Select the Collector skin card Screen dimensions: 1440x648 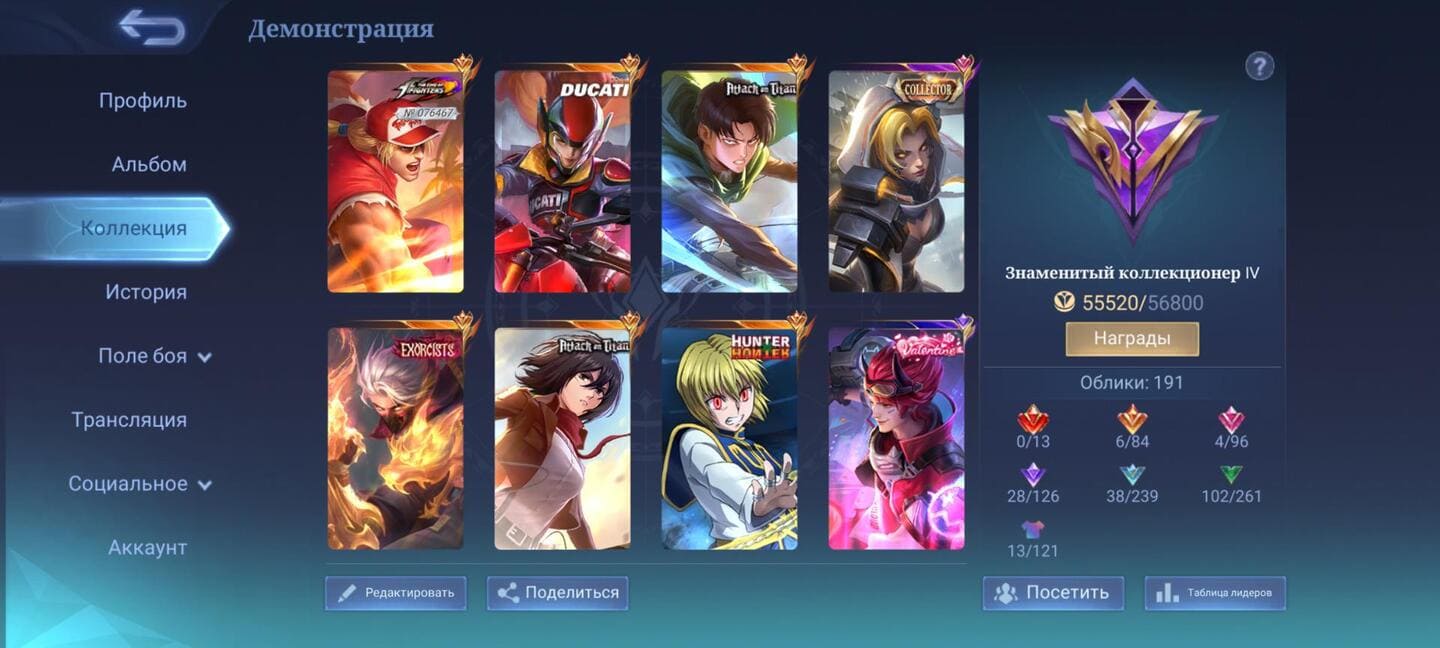(896, 181)
